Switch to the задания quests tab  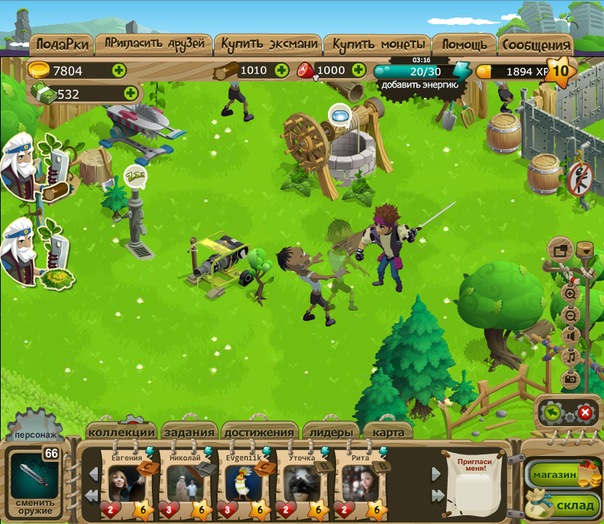[x=189, y=433]
